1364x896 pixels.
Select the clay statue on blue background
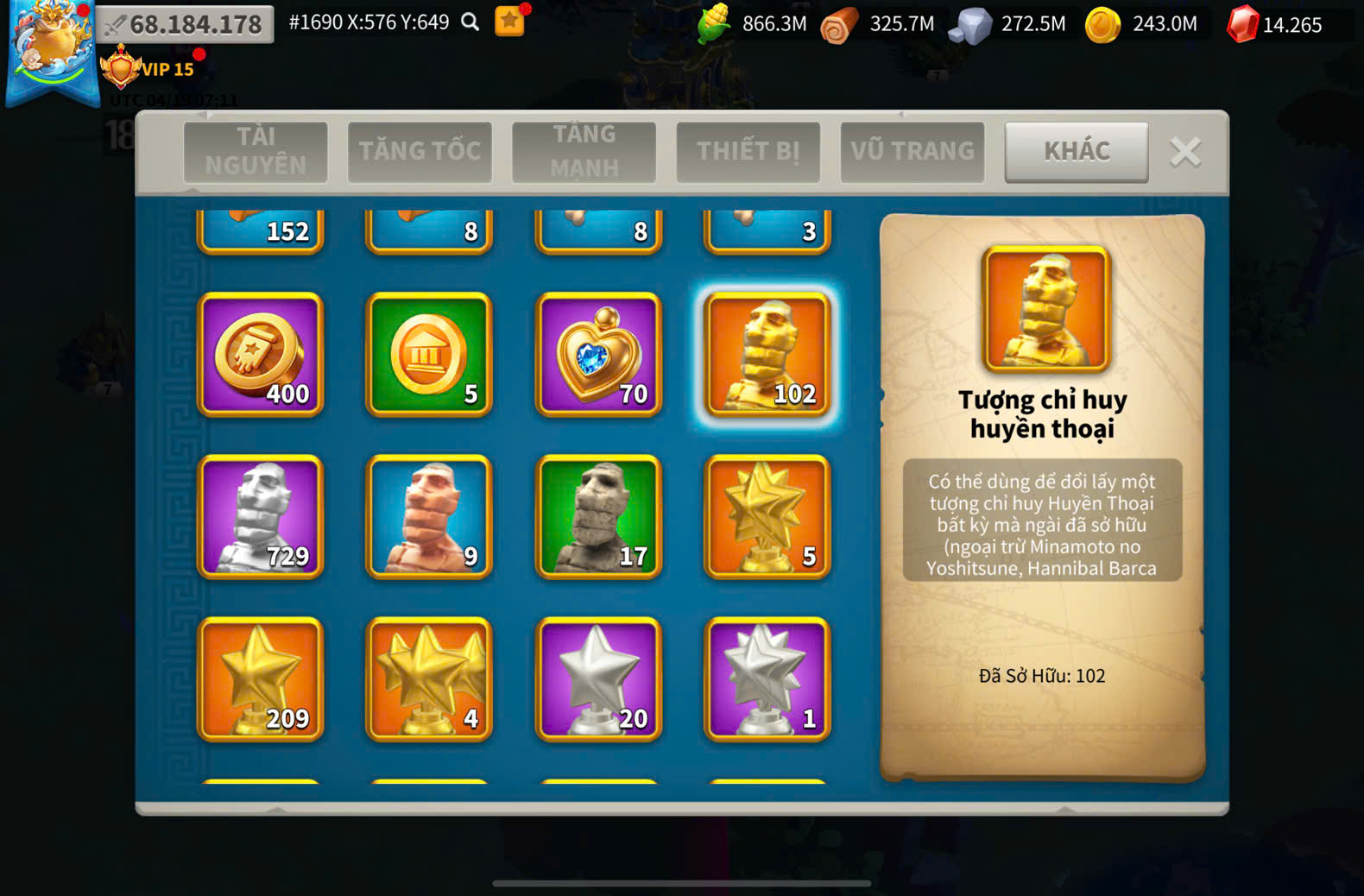pos(429,516)
